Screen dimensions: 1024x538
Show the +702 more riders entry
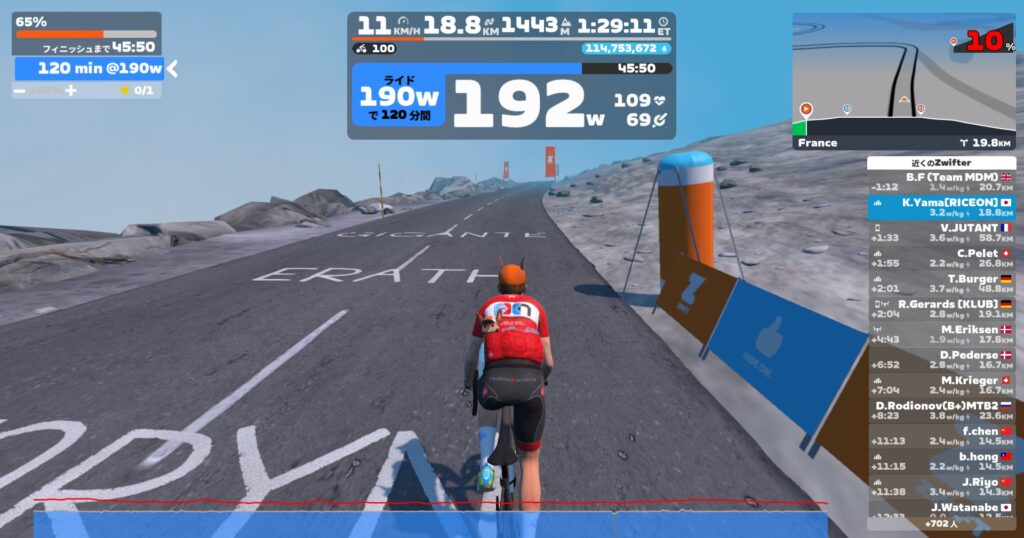click(x=941, y=523)
